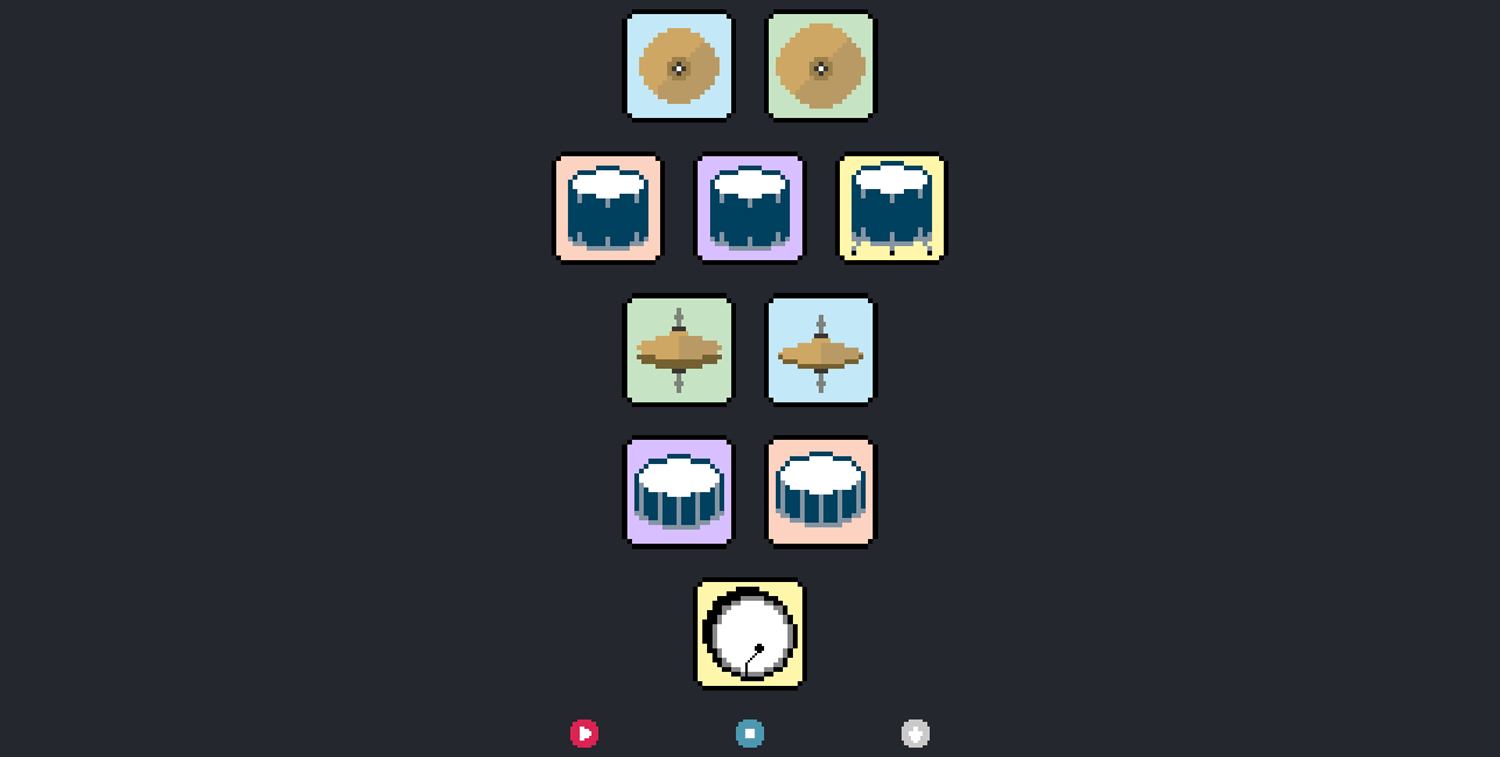
Task: Hit the snare drum on the peach pad
Action: (x=820, y=491)
